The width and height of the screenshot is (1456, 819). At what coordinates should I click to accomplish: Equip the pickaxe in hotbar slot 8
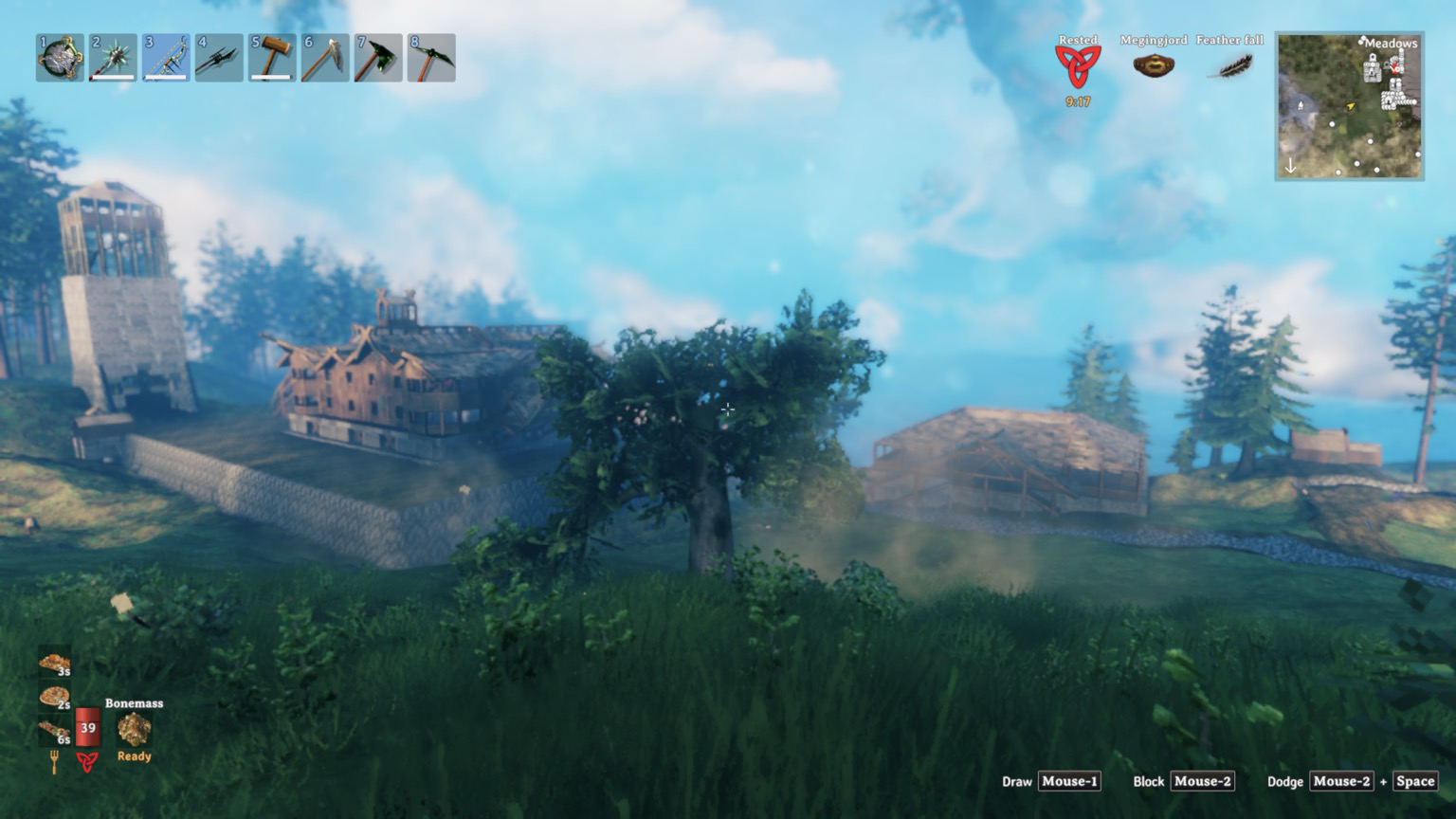pos(431,58)
